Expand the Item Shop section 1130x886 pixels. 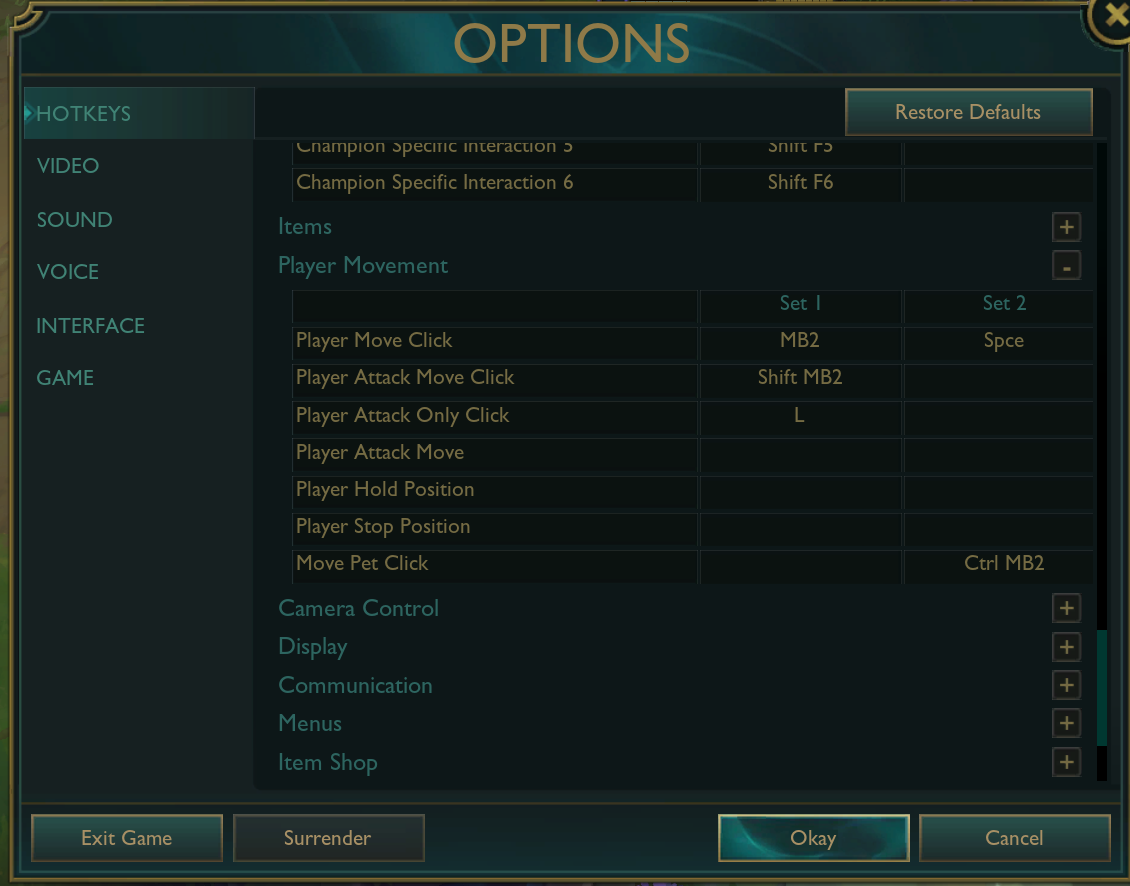[1066, 762]
